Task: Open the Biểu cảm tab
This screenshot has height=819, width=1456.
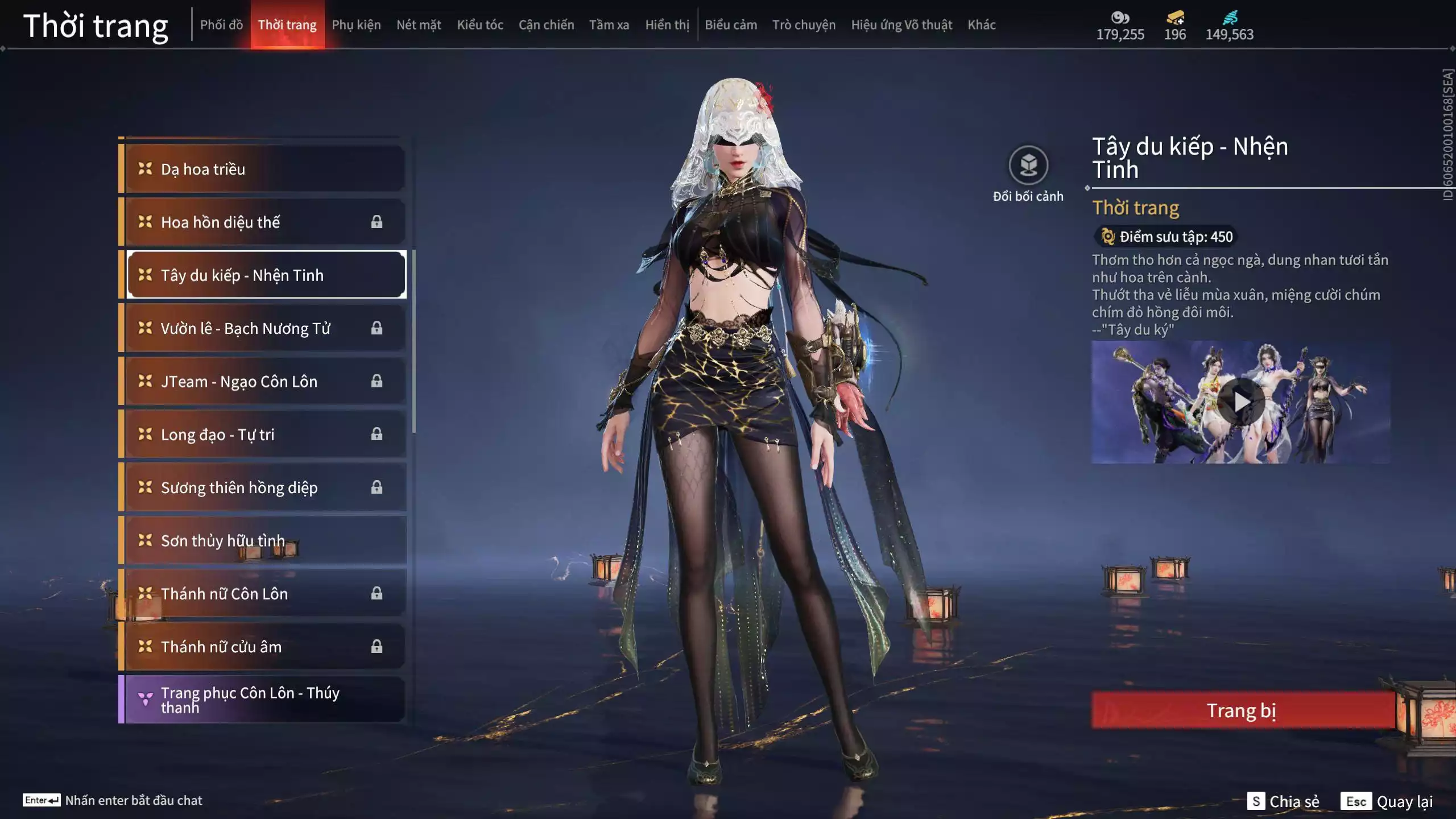Action: click(731, 25)
